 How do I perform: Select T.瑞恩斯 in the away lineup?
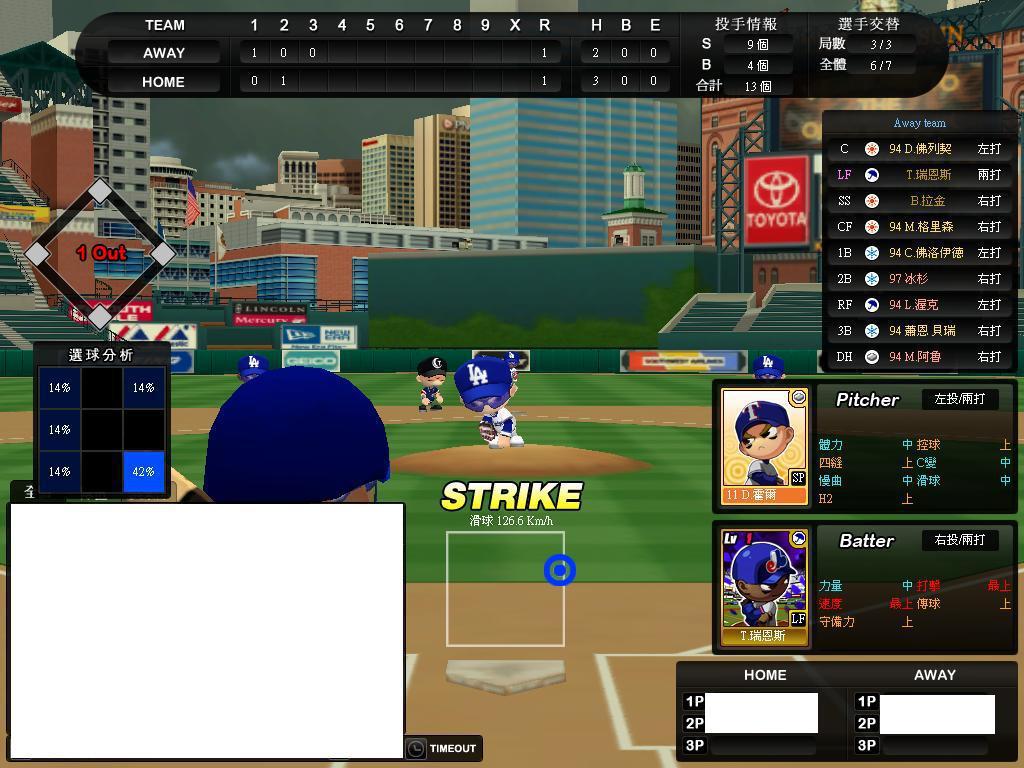click(920, 175)
